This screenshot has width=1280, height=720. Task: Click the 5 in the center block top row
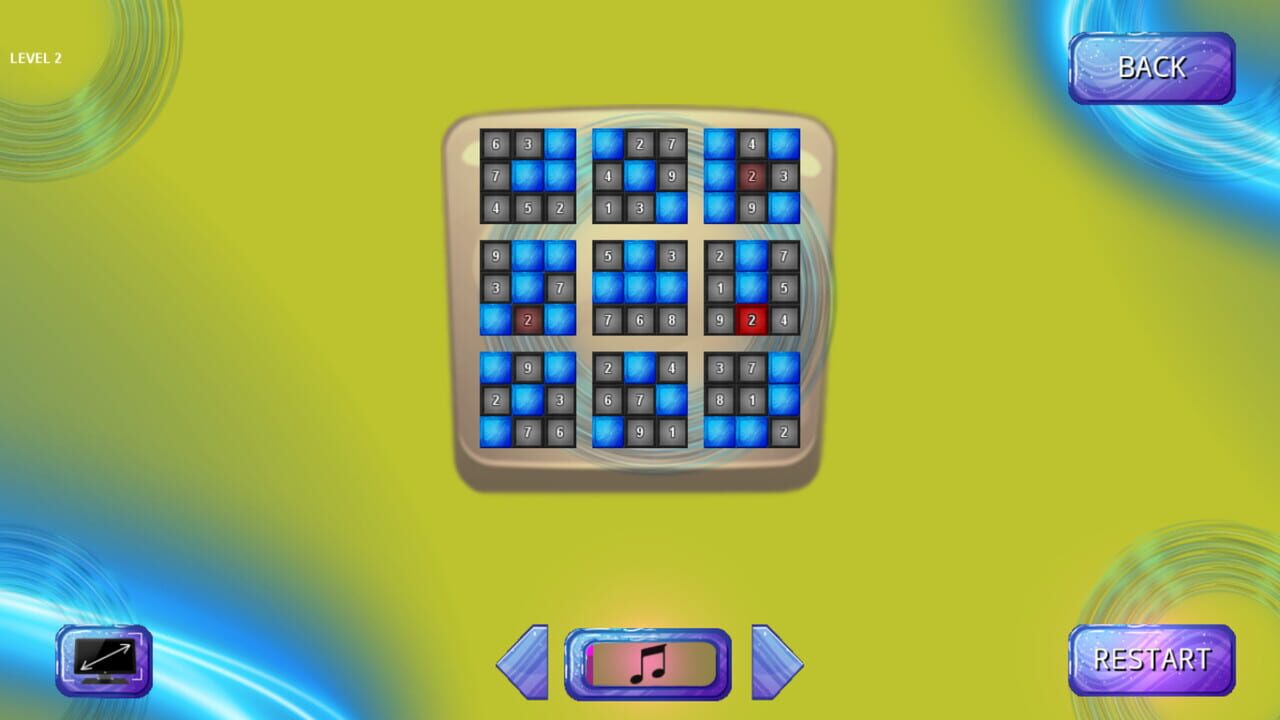[x=609, y=256]
